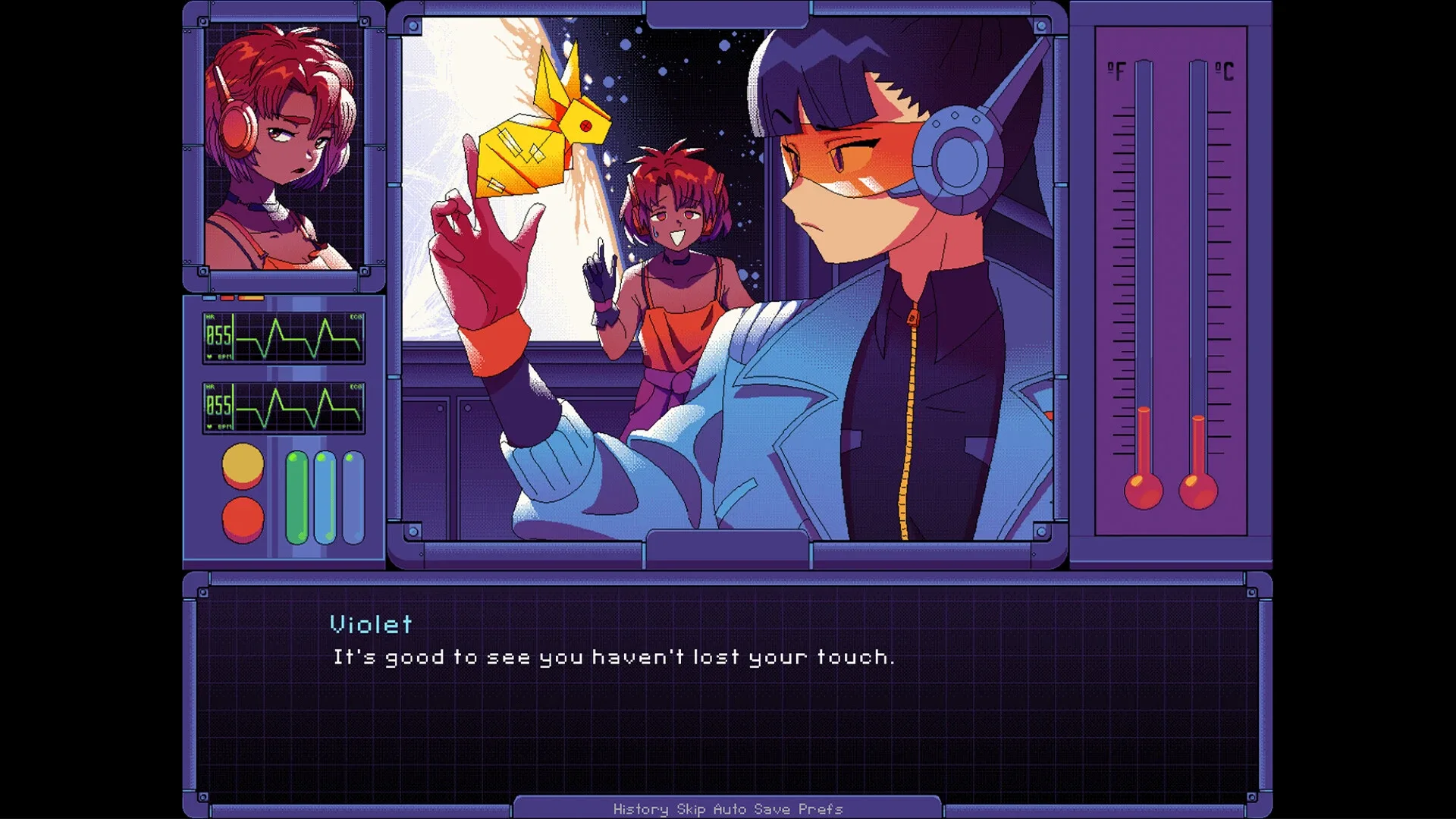Click the top tab of the portrait frame
The height and width of the screenshot is (819, 1456).
[x=284, y=10]
